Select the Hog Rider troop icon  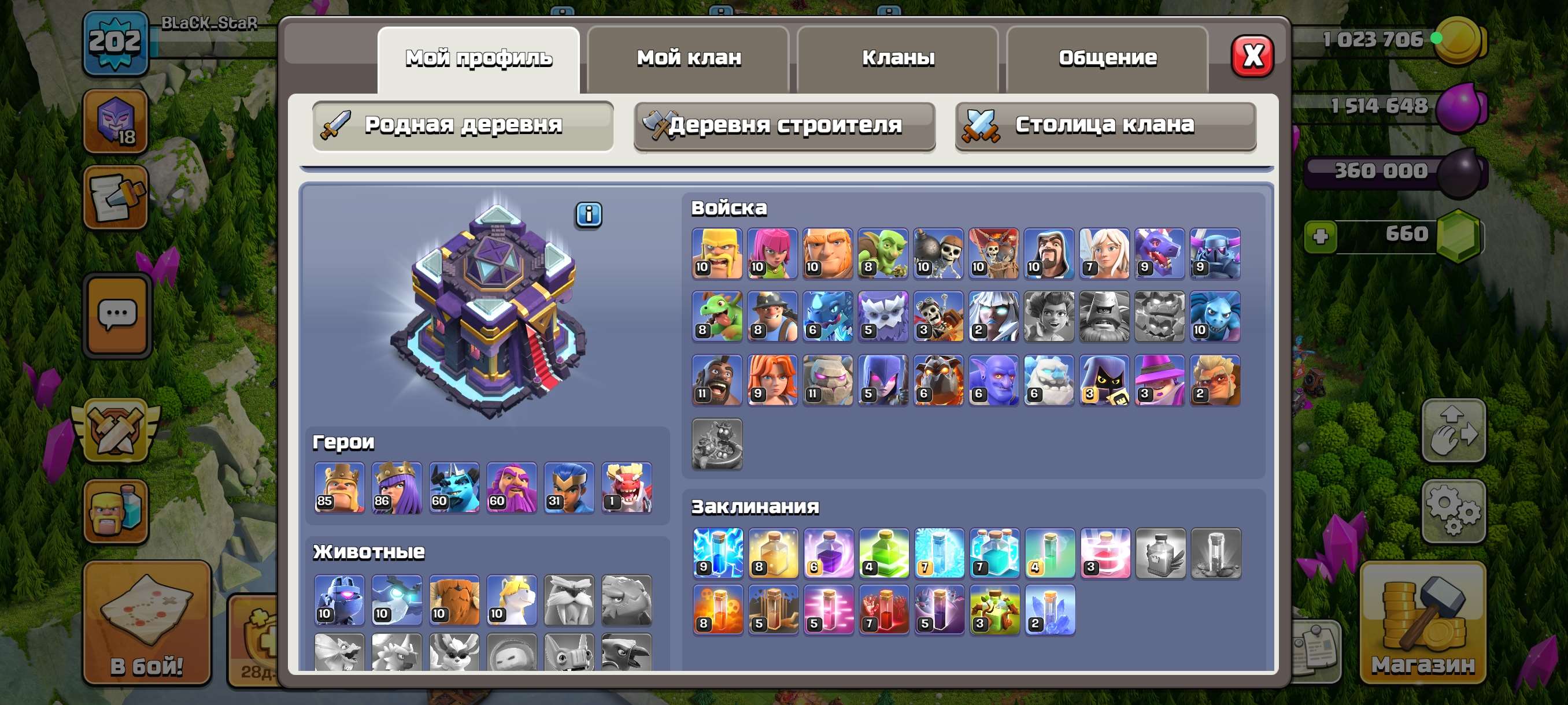[717, 380]
